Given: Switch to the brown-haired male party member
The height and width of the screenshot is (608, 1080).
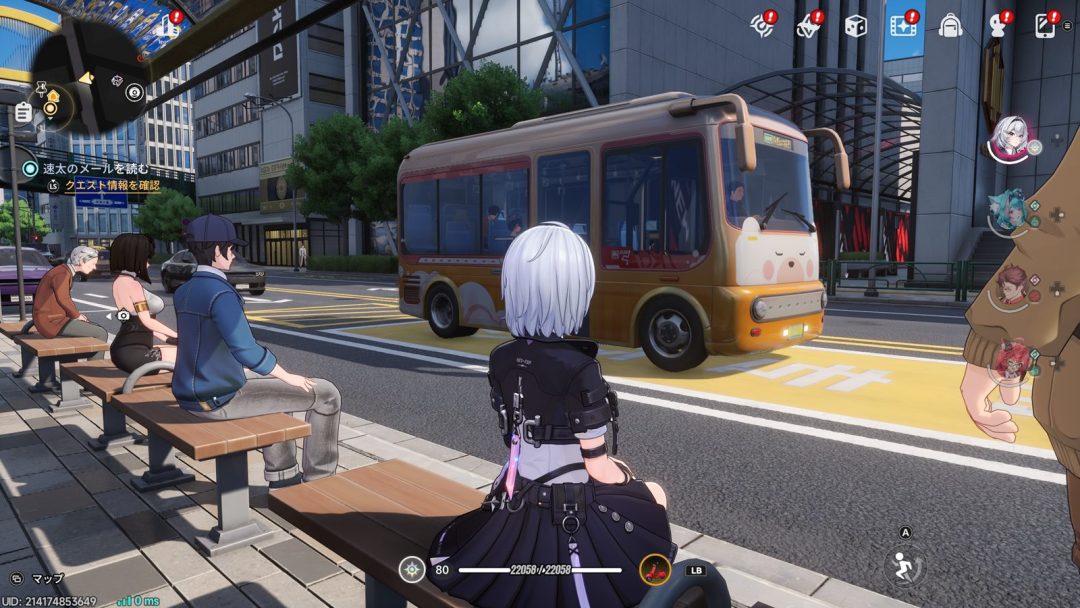Looking at the screenshot, I should tap(1011, 285).
